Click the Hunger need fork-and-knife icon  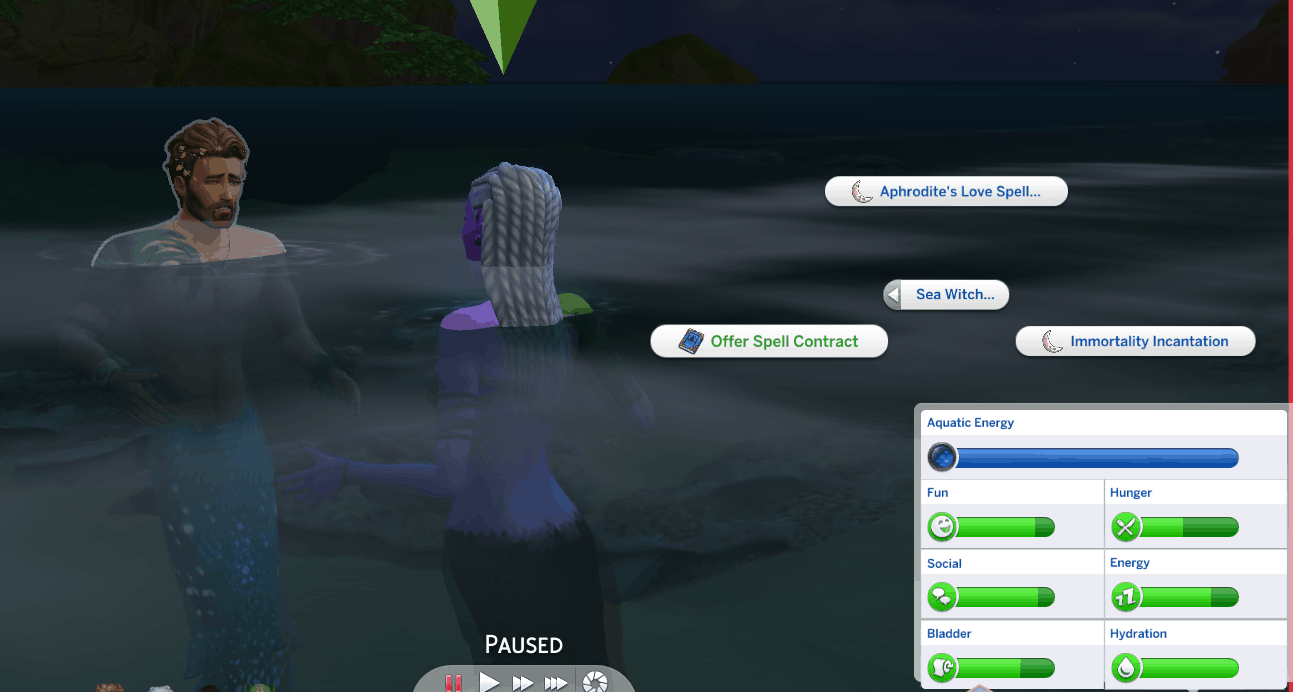click(1125, 527)
